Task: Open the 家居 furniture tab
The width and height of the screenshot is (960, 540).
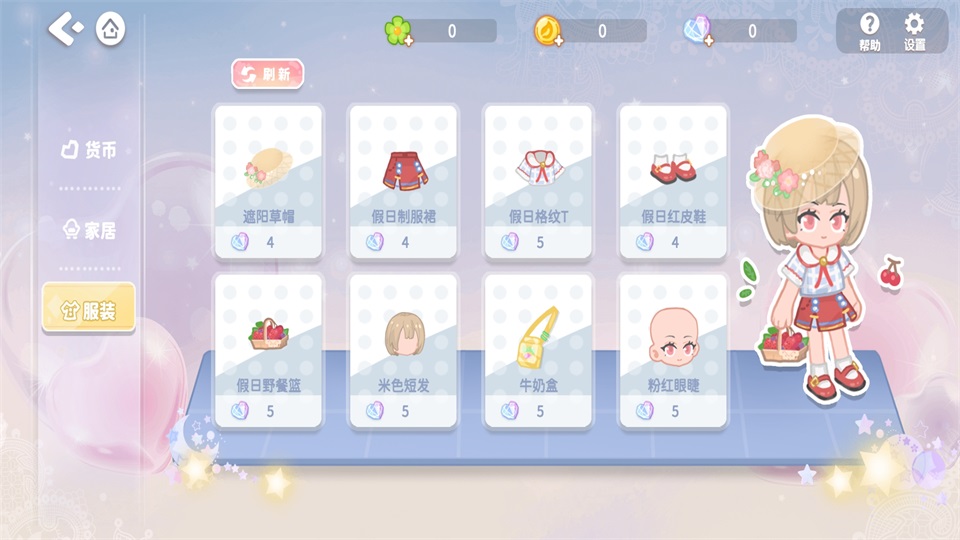Action: (89, 231)
